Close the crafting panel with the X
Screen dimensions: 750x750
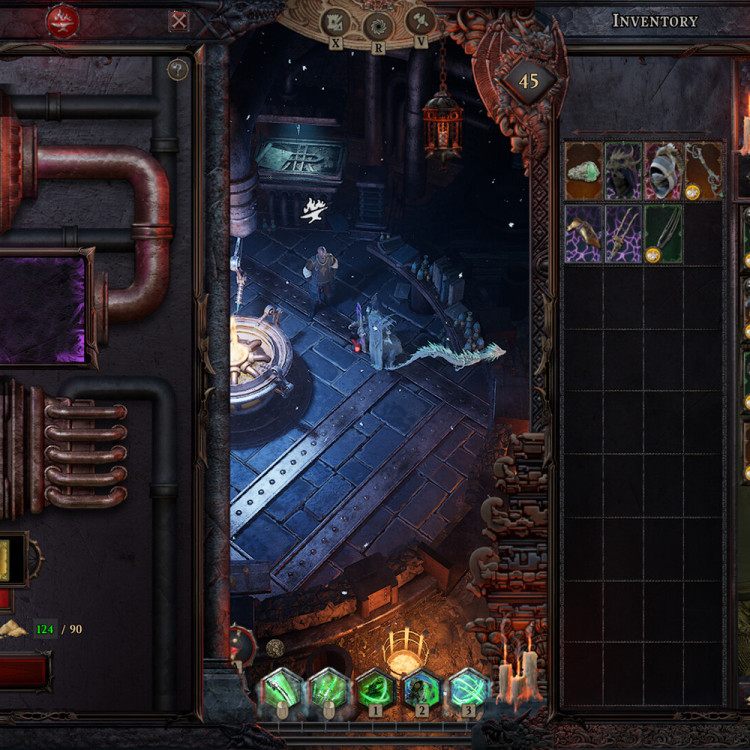tap(178, 20)
